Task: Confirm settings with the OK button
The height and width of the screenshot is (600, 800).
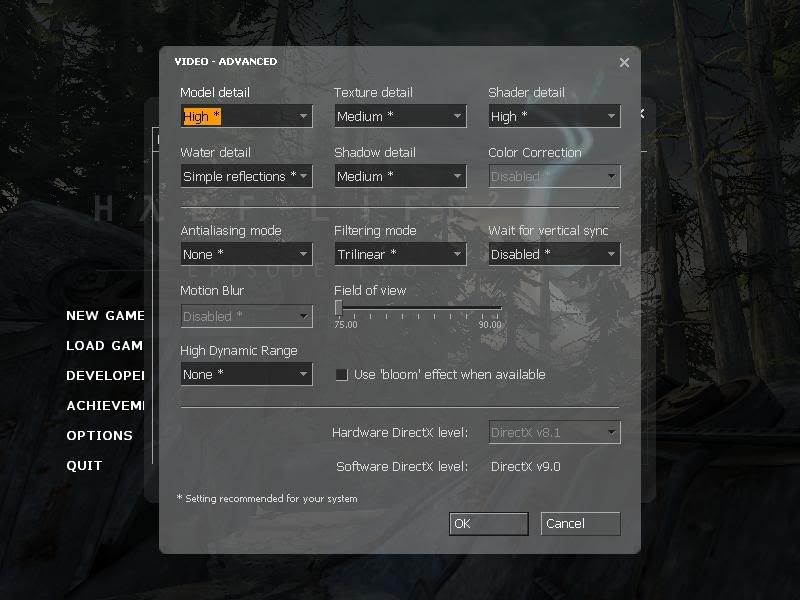Action: pyautogui.click(x=488, y=523)
